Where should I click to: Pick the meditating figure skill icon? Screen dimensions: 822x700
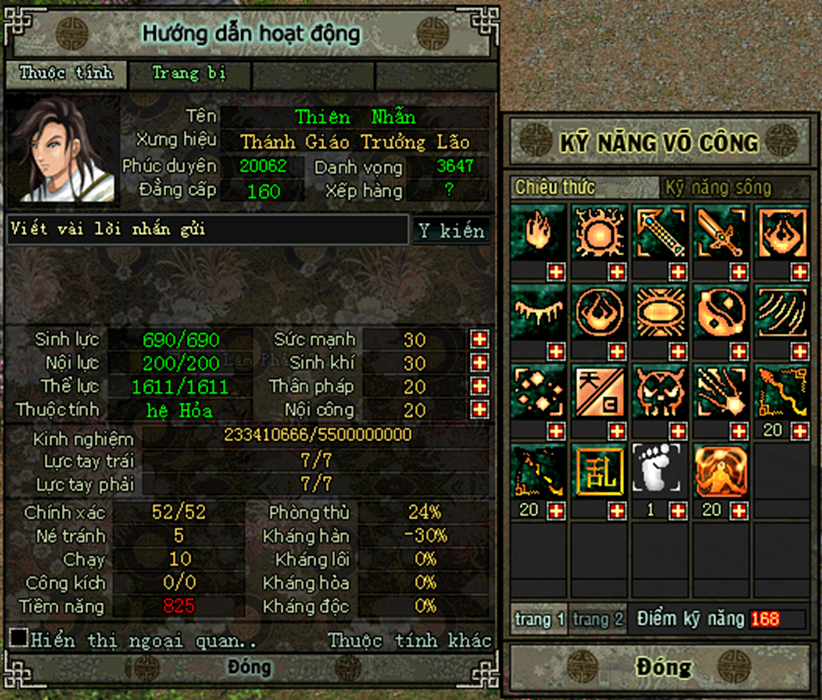722,472
